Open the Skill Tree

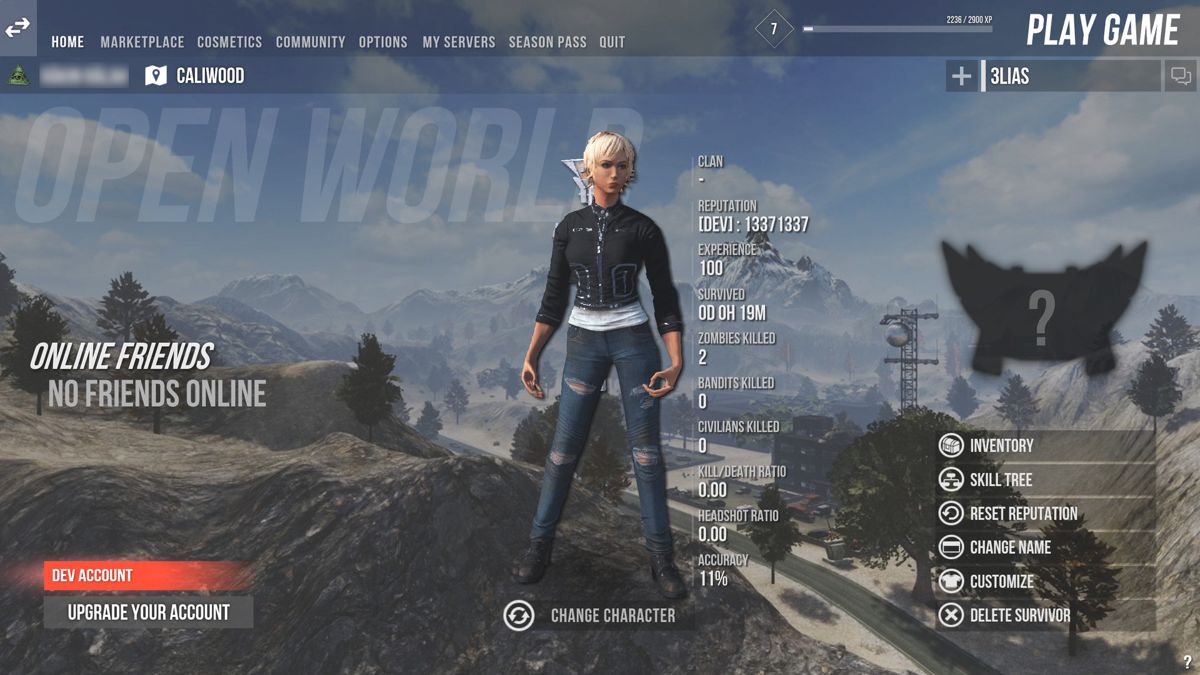tap(1000, 480)
